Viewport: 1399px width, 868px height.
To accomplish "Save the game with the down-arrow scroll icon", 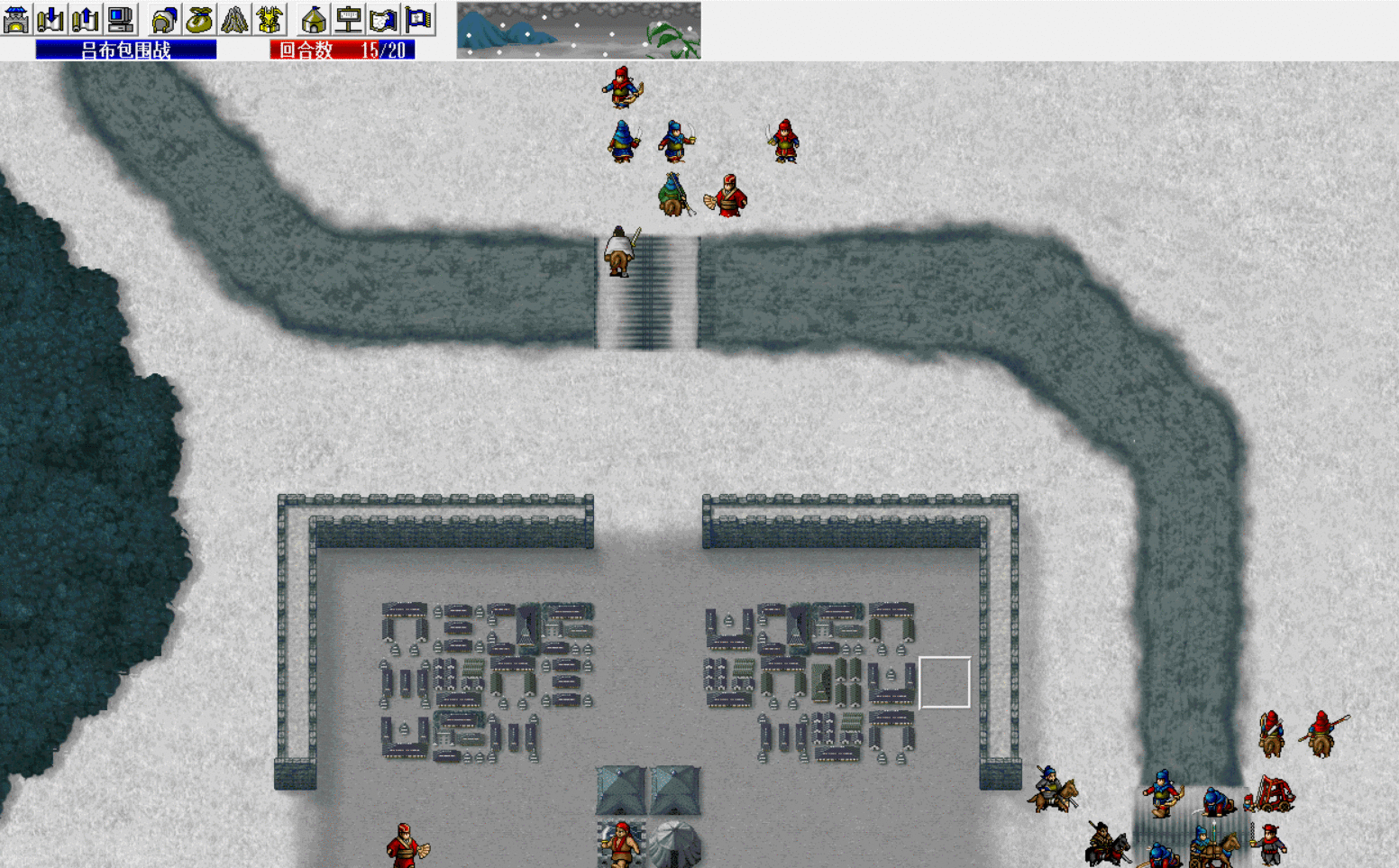I will [49, 17].
